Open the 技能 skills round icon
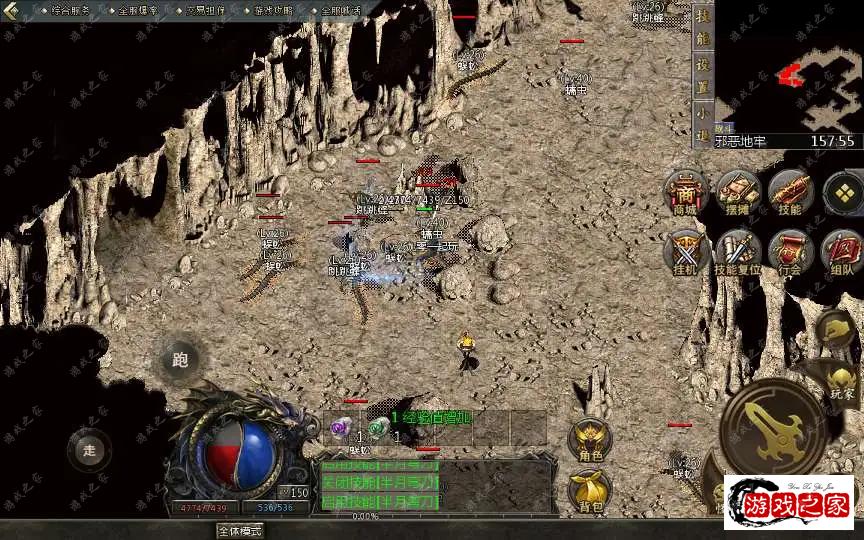 tap(790, 192)
